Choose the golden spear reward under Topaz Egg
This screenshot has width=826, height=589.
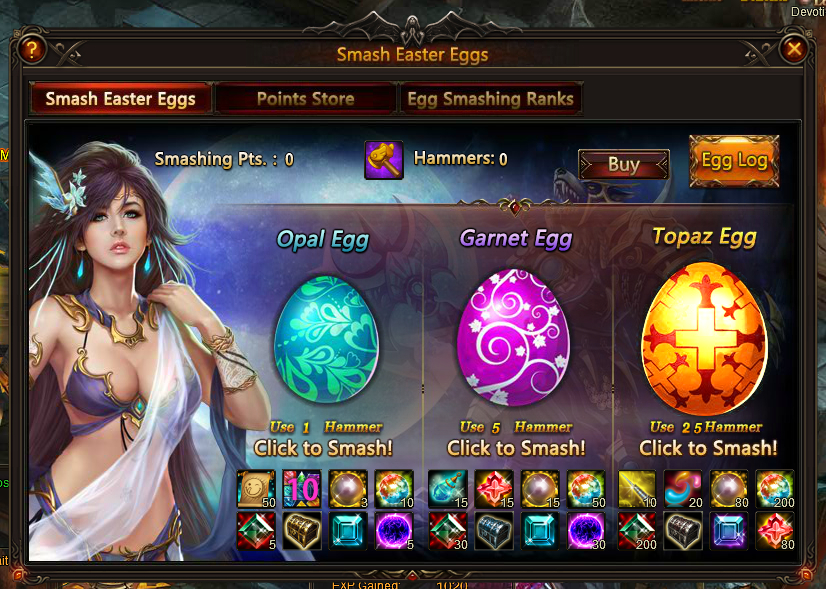pos(637,489)
